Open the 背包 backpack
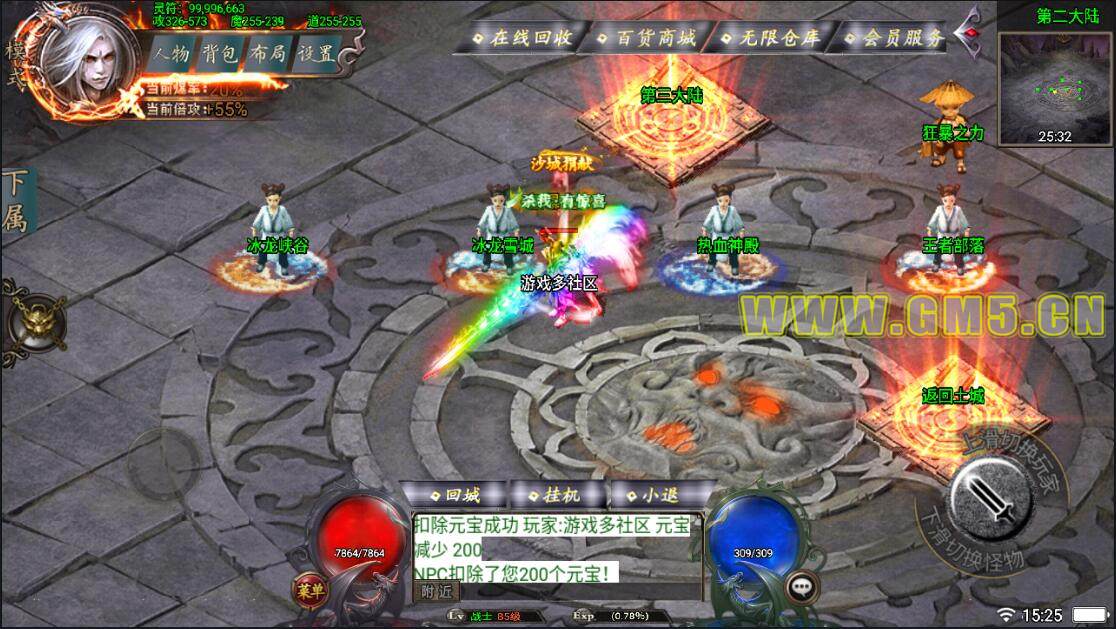The image size is (1116, 629). tap(219, 54)
